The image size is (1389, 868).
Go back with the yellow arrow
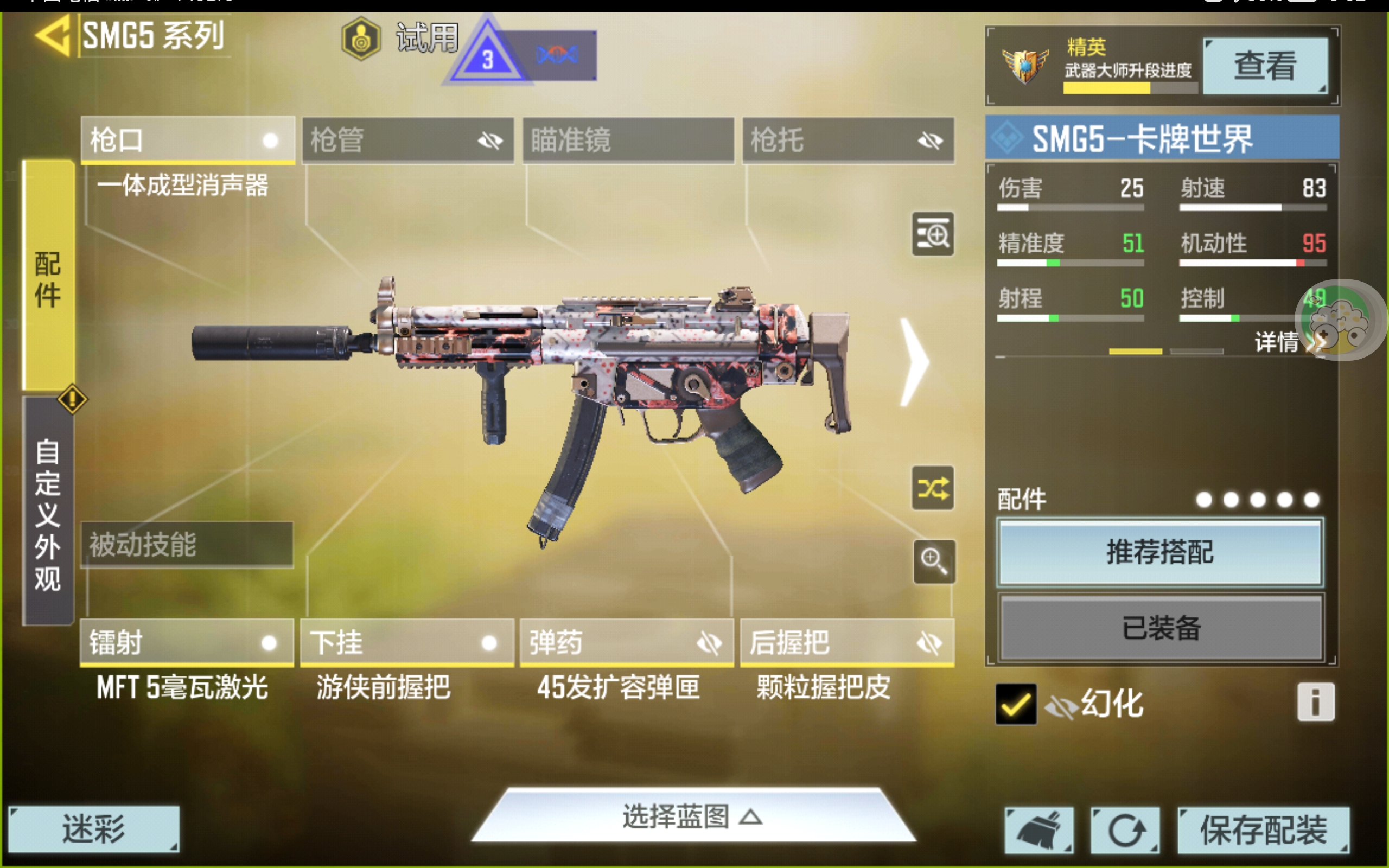click(x=53, y=36)
